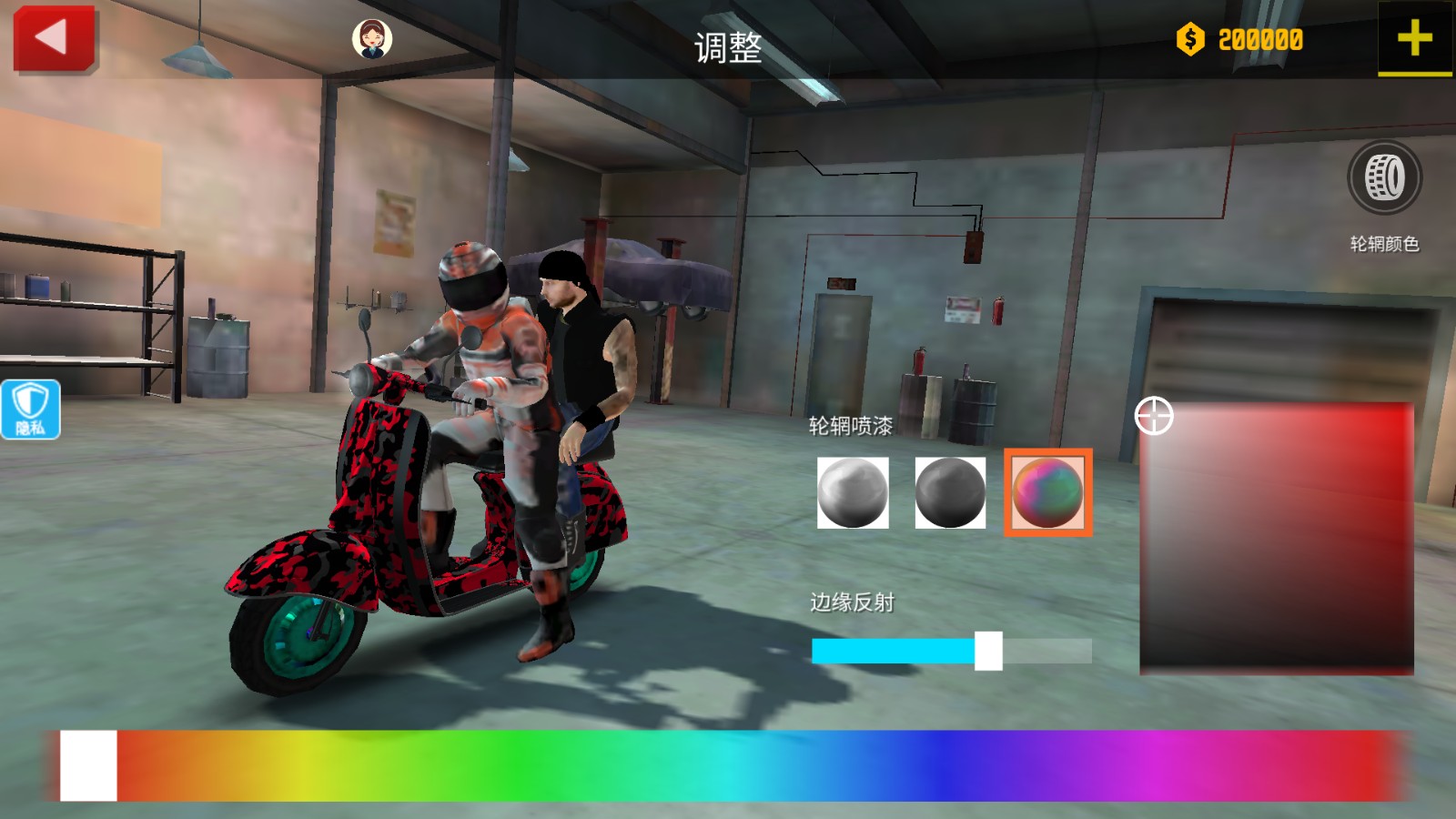Click the 边缘反射 slider handle
Screen dimensions: 1456x819
pyautogui.click(x=990, y=648)
